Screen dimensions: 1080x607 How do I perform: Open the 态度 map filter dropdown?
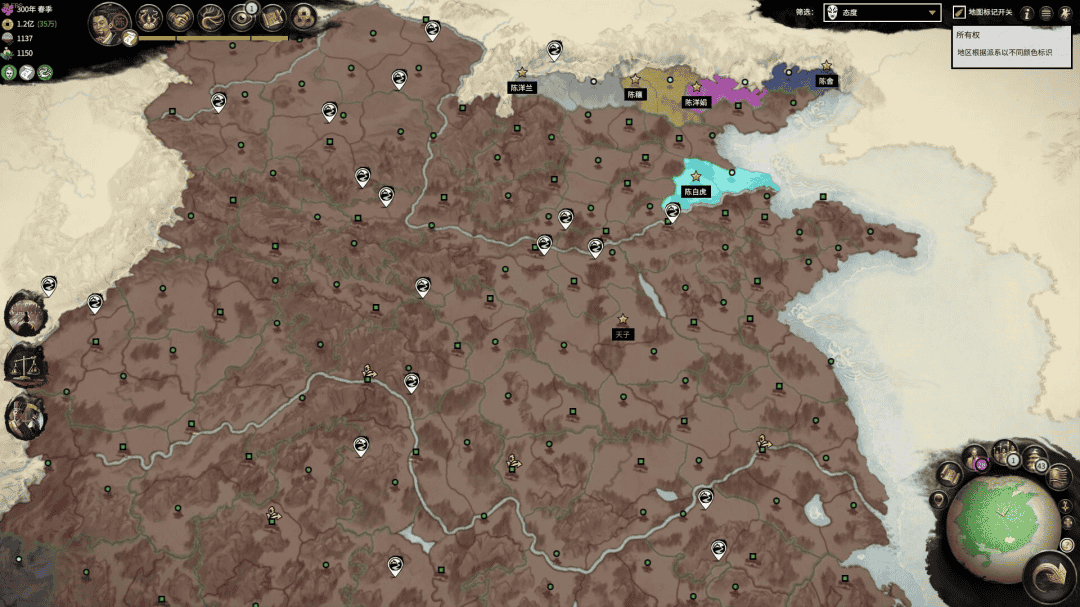coord(881,12)
